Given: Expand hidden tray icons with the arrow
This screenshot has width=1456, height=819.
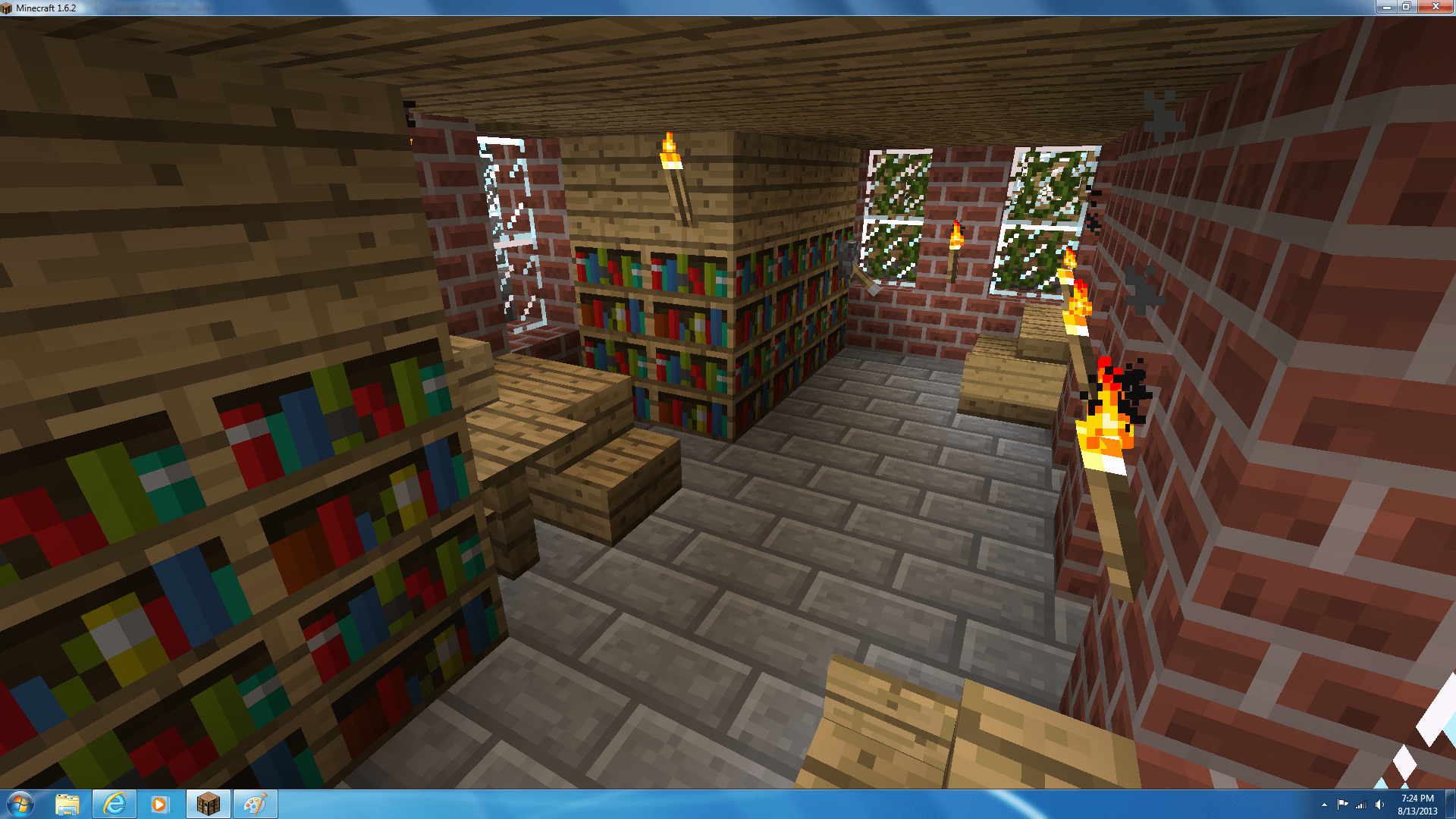Looking at the screenshot, I should point(1324,805).
